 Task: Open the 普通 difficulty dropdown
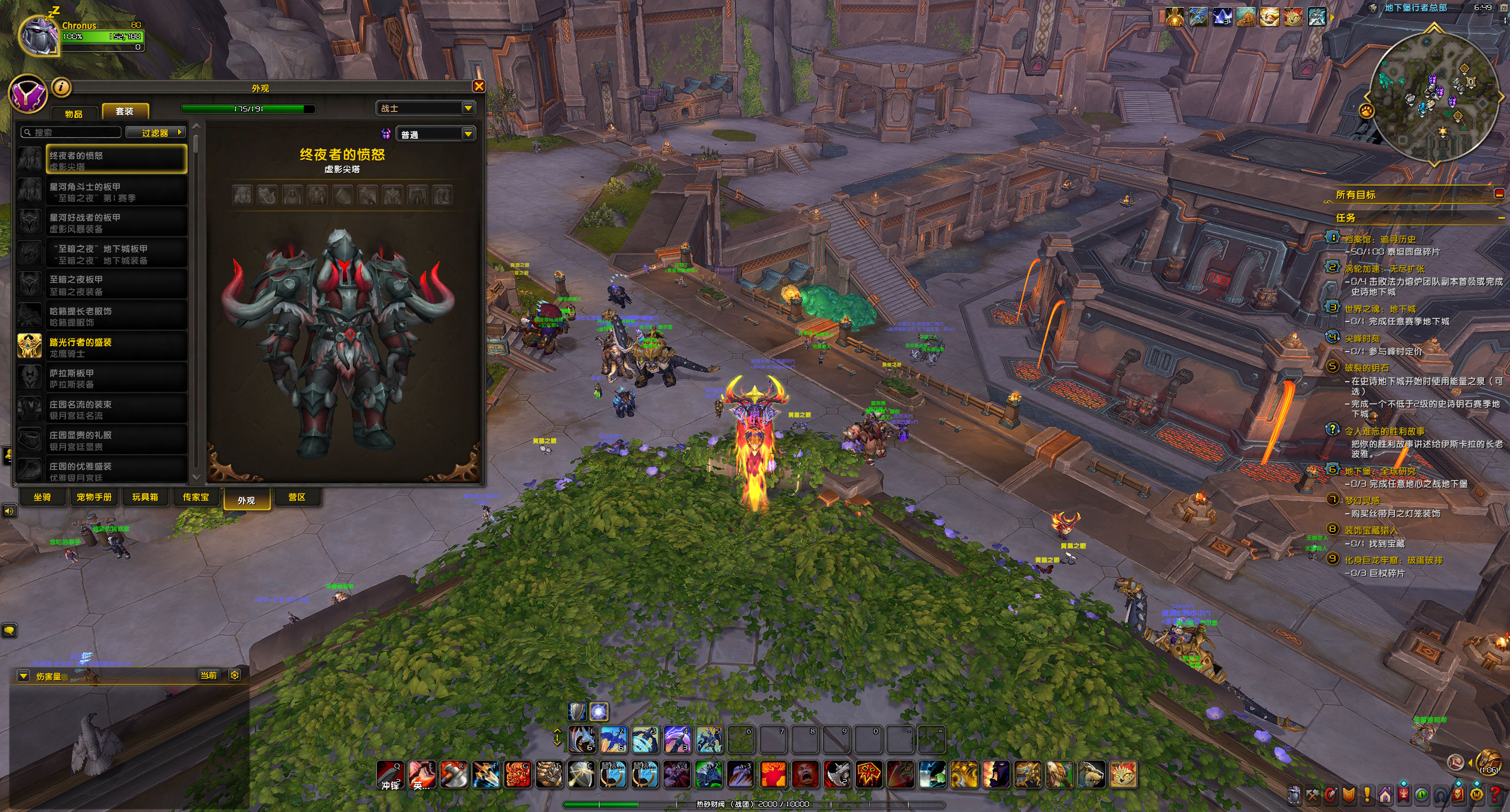coord(436,134)
